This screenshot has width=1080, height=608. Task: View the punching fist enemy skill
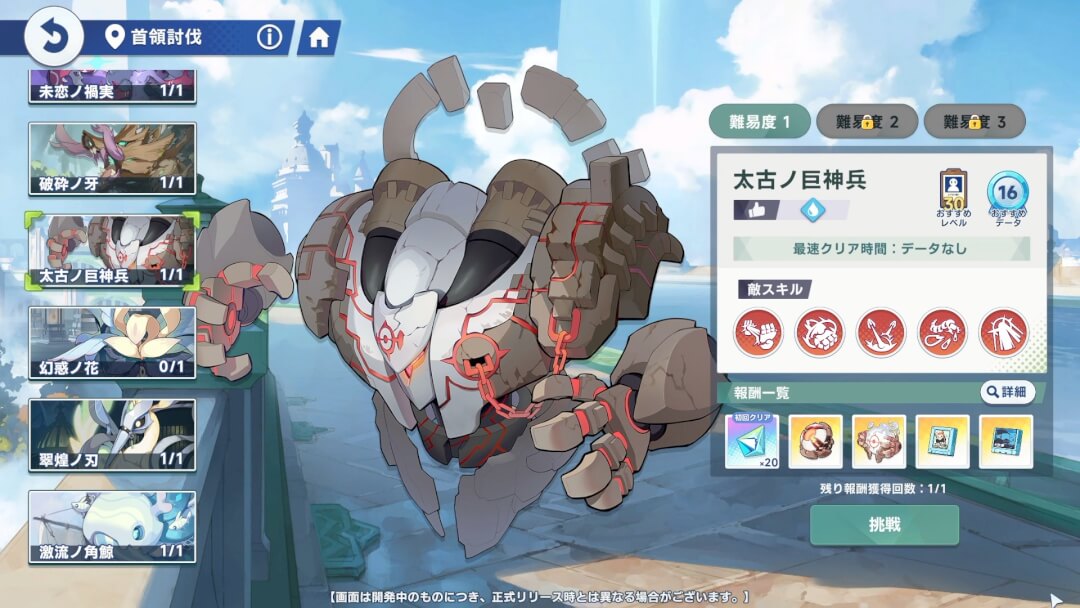pos(758,333)
